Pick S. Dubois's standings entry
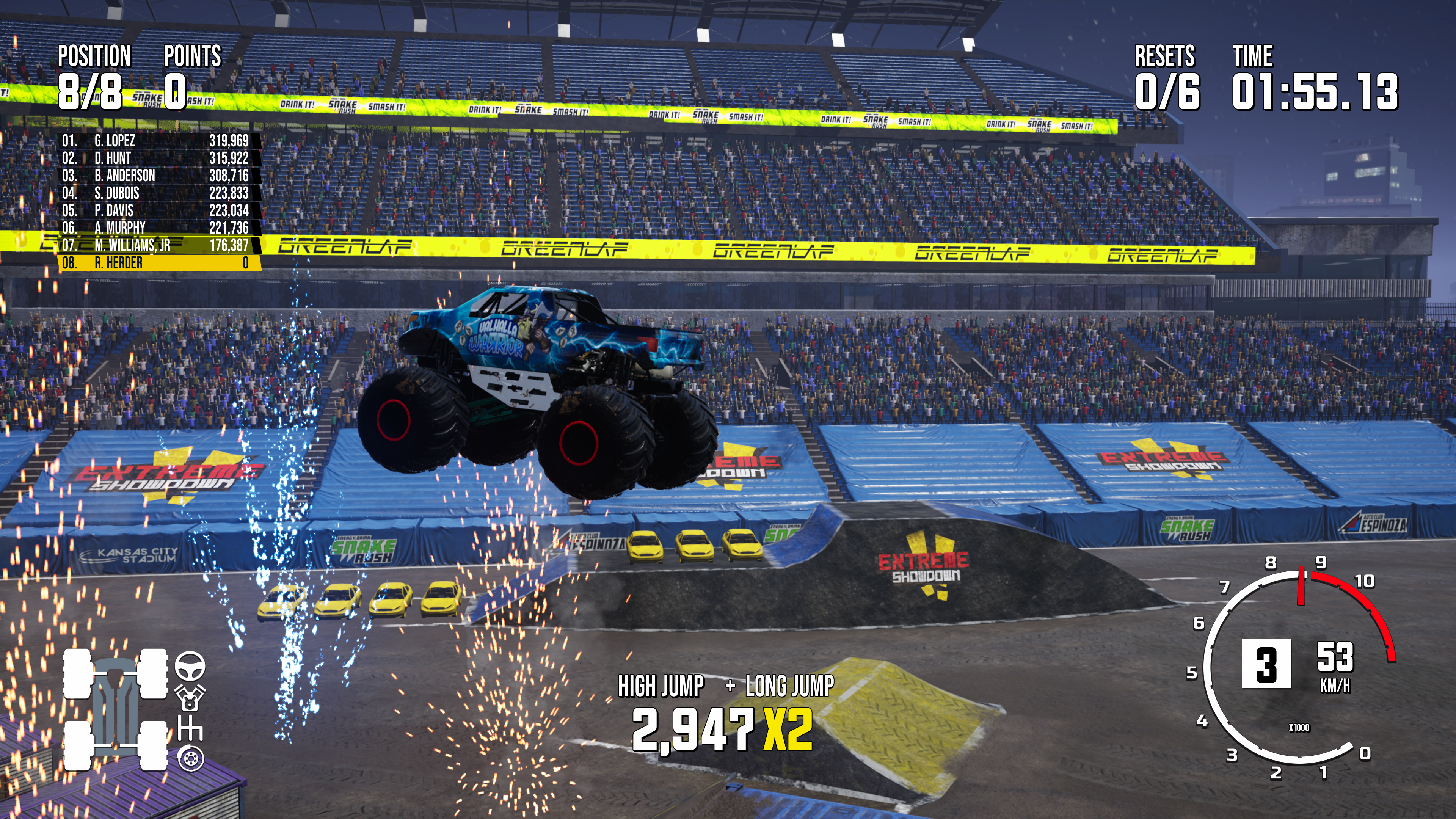 [x=158, y=193]
